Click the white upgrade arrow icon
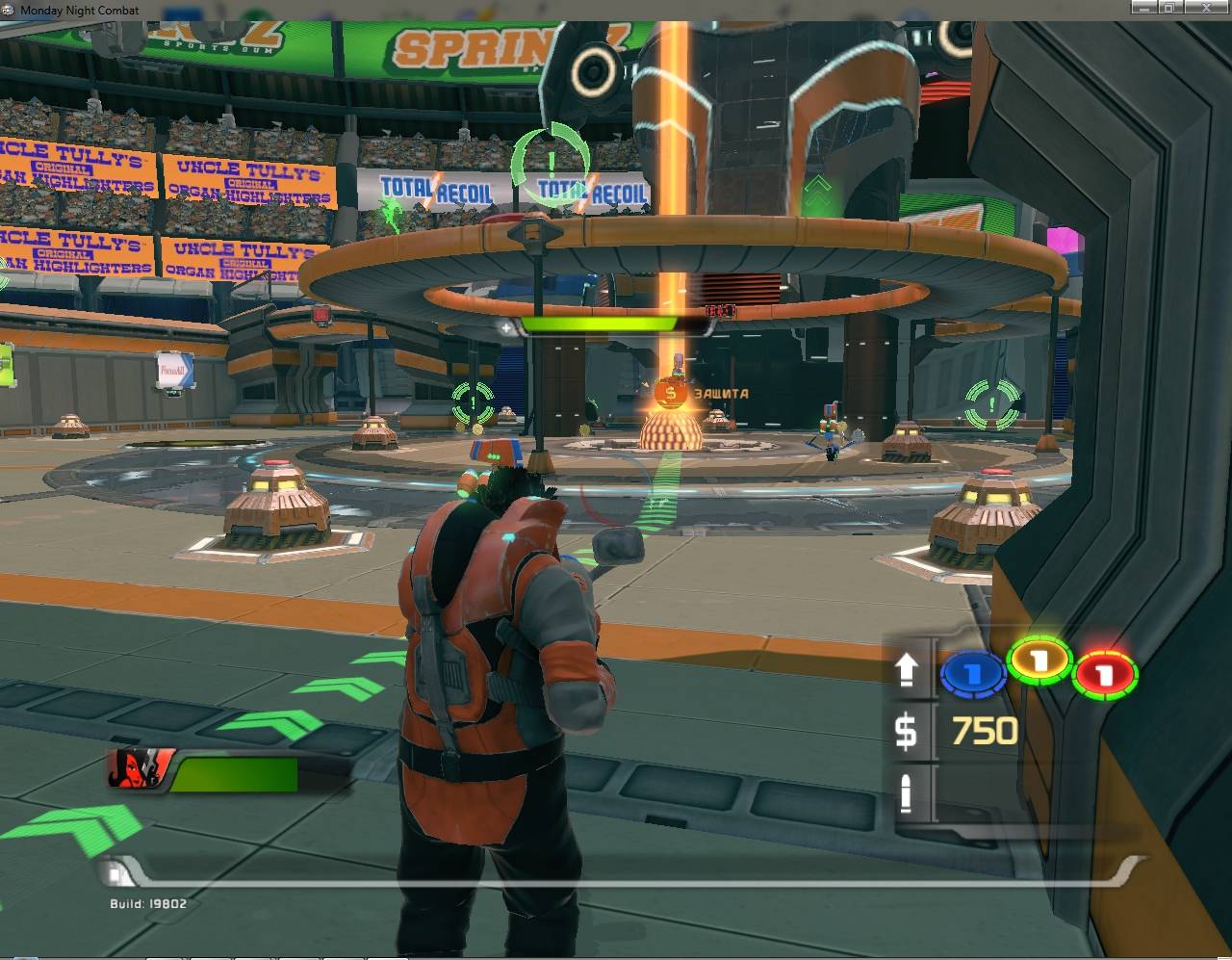Screen dimensions: 1232x960 click(x=907, y=669)
